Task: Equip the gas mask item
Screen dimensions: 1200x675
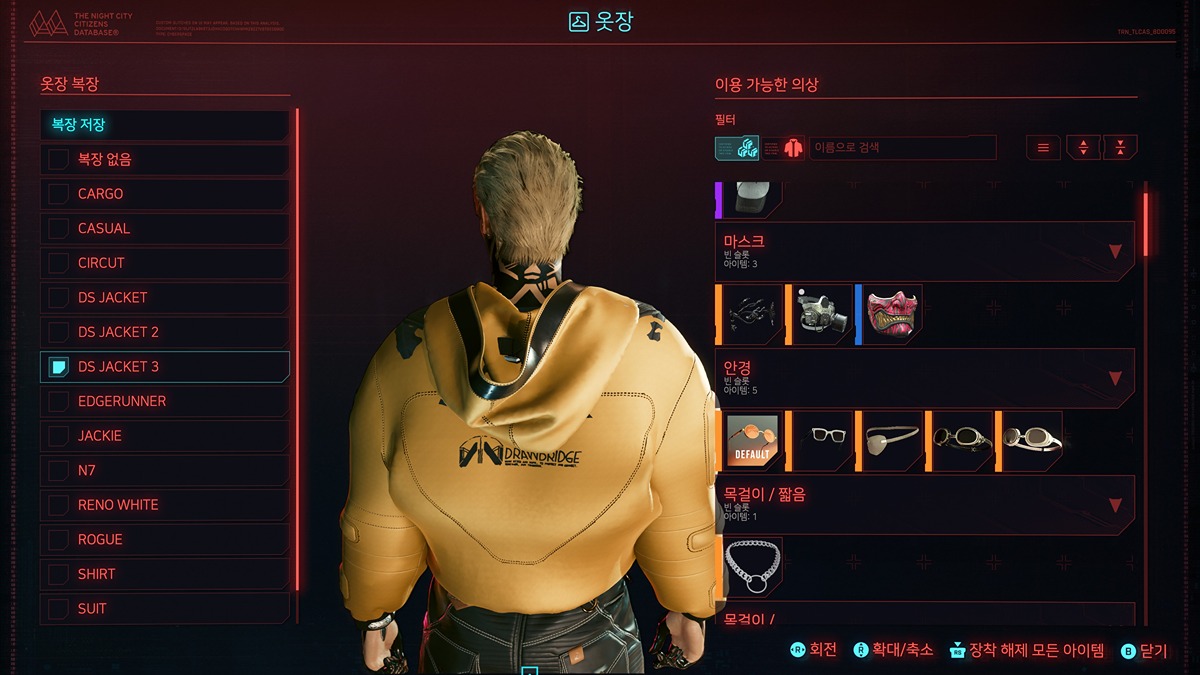Action: click(822, 314)
